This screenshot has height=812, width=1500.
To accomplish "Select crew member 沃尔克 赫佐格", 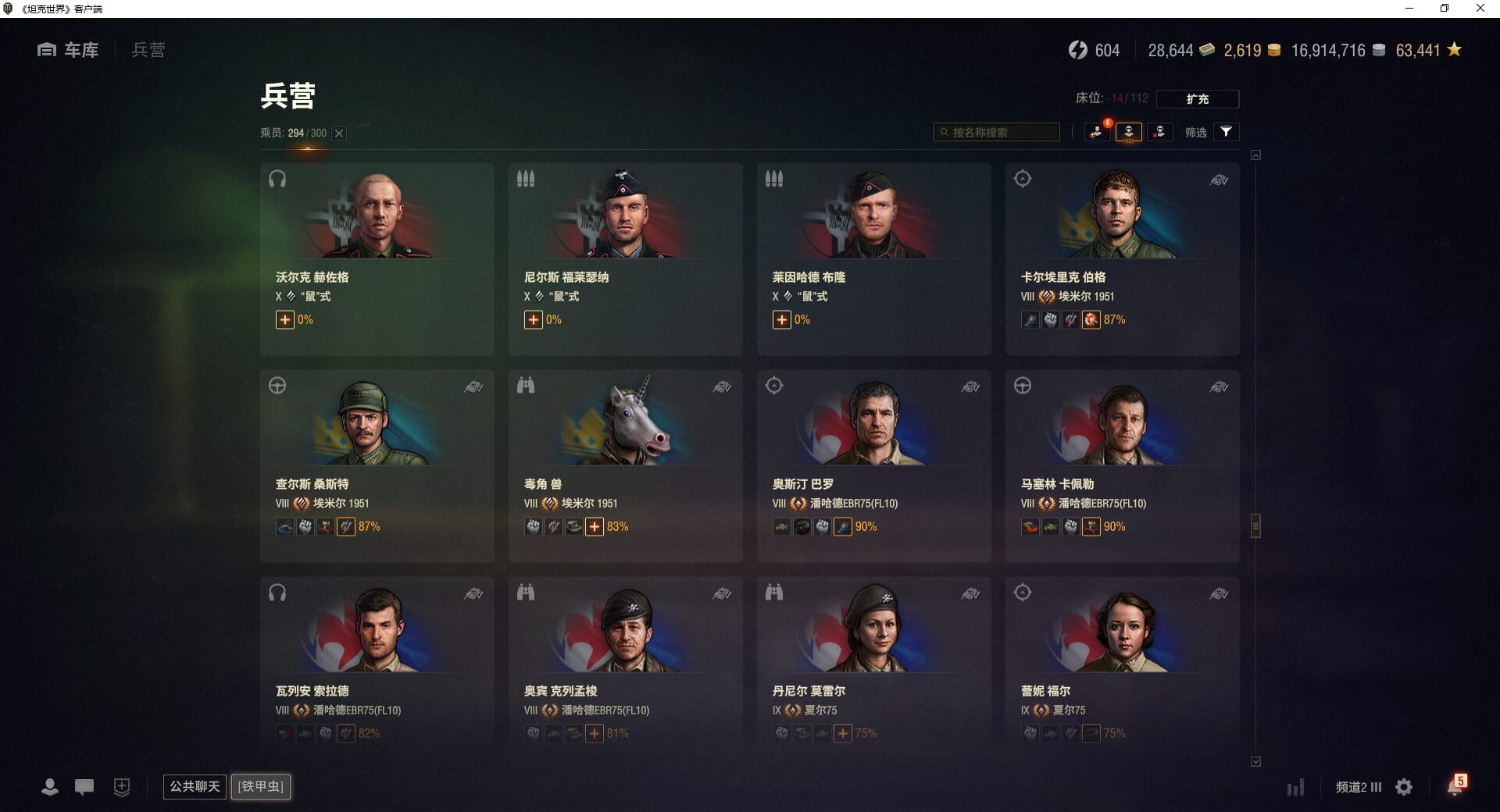I will [377, 258].
